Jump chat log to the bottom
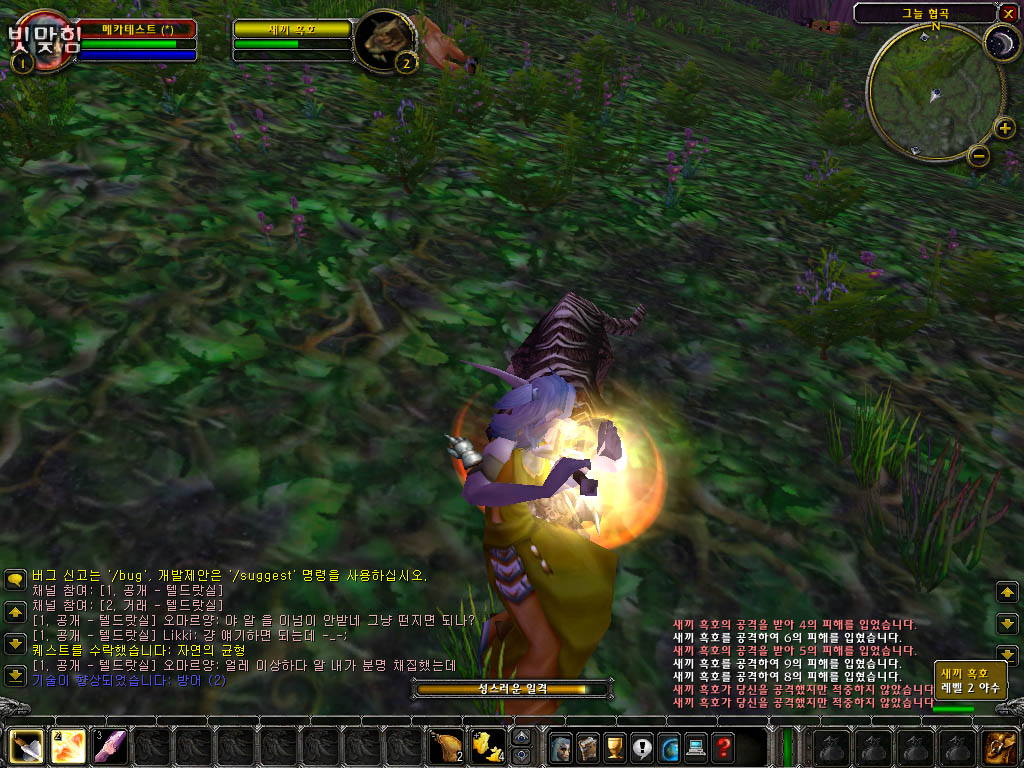This screenshot has width=1024, height=768. pos(15,675)
